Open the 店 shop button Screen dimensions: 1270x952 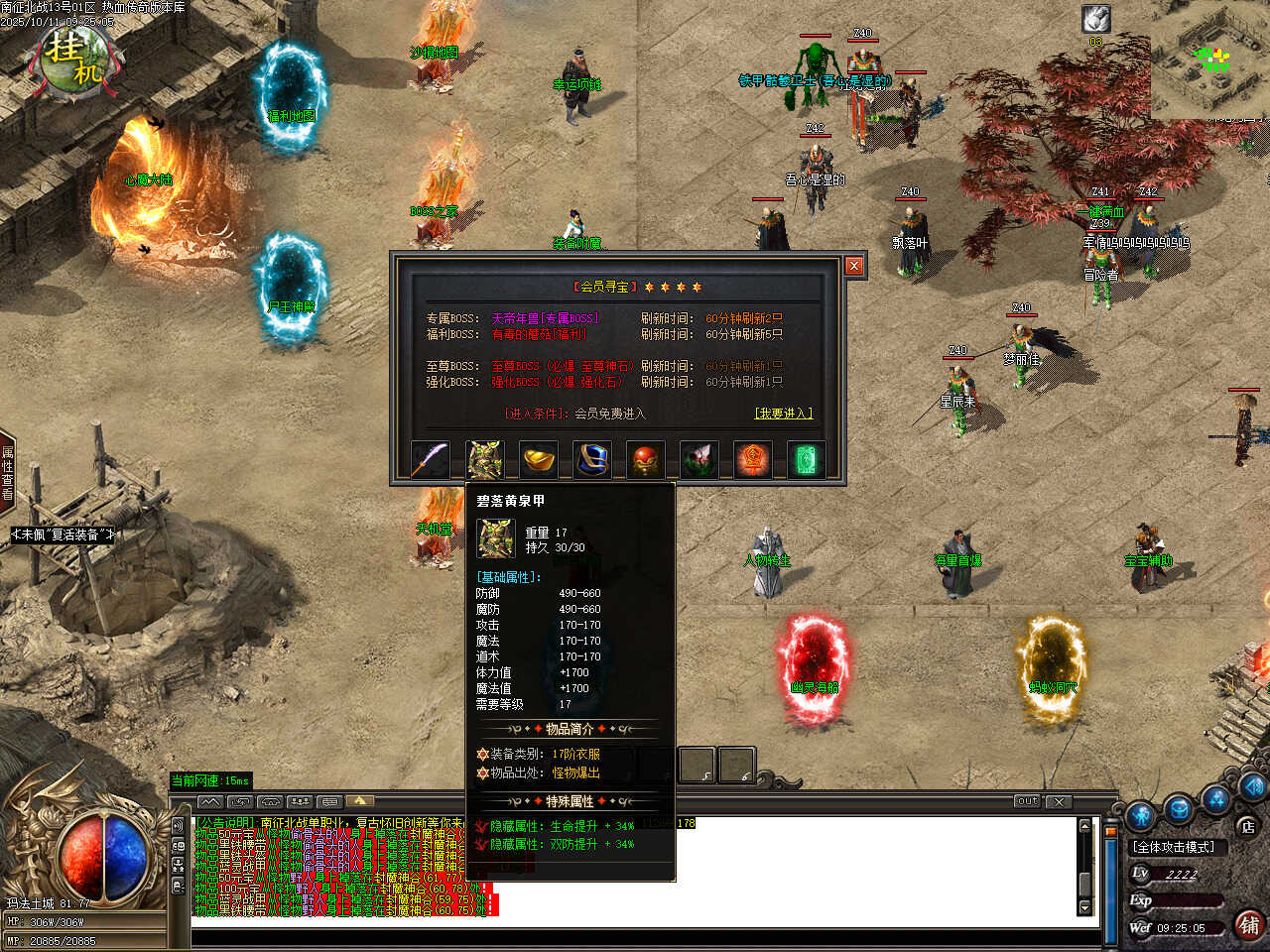point(1247,826)
